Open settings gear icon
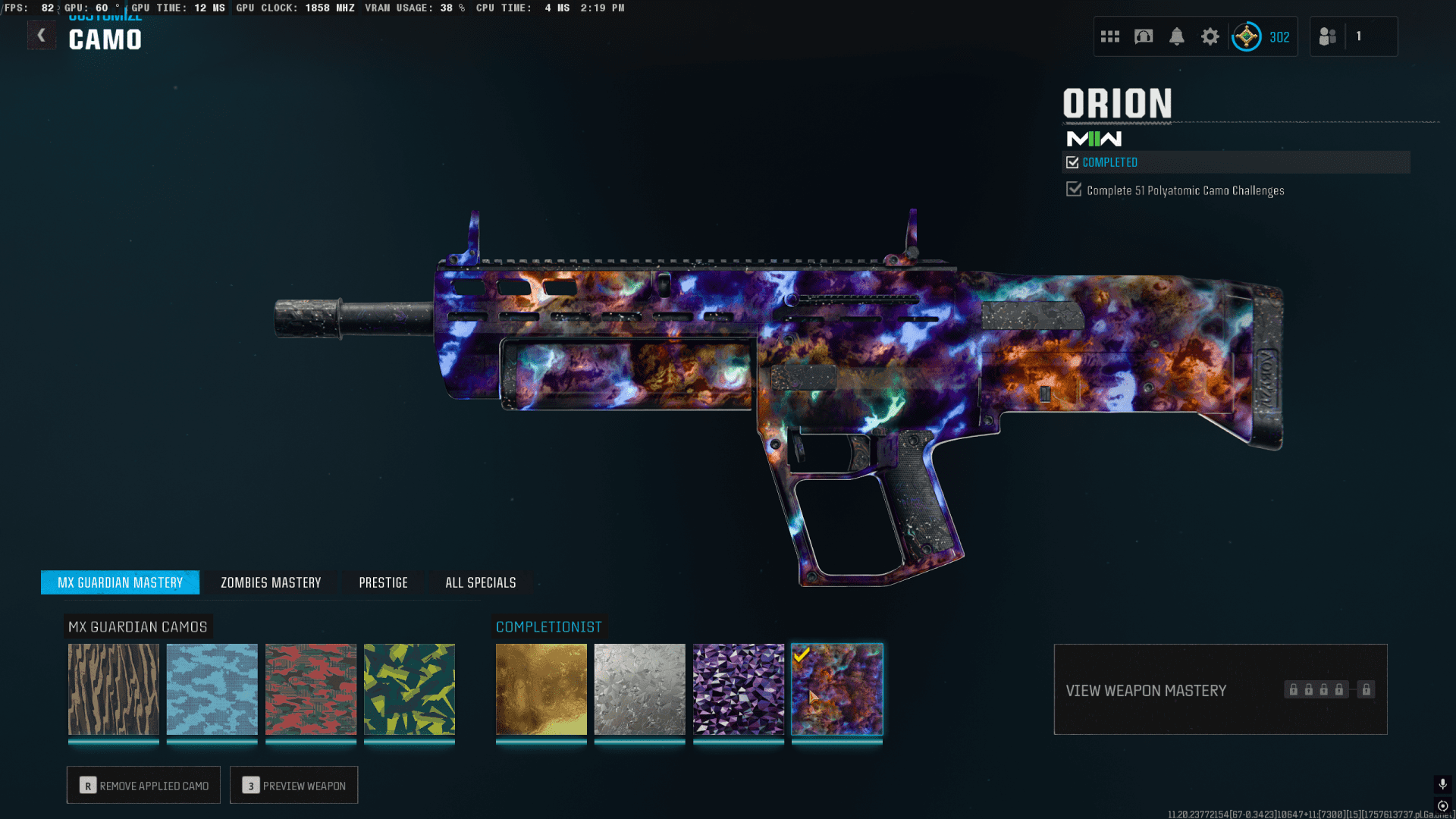 (x=1210, y=36)
